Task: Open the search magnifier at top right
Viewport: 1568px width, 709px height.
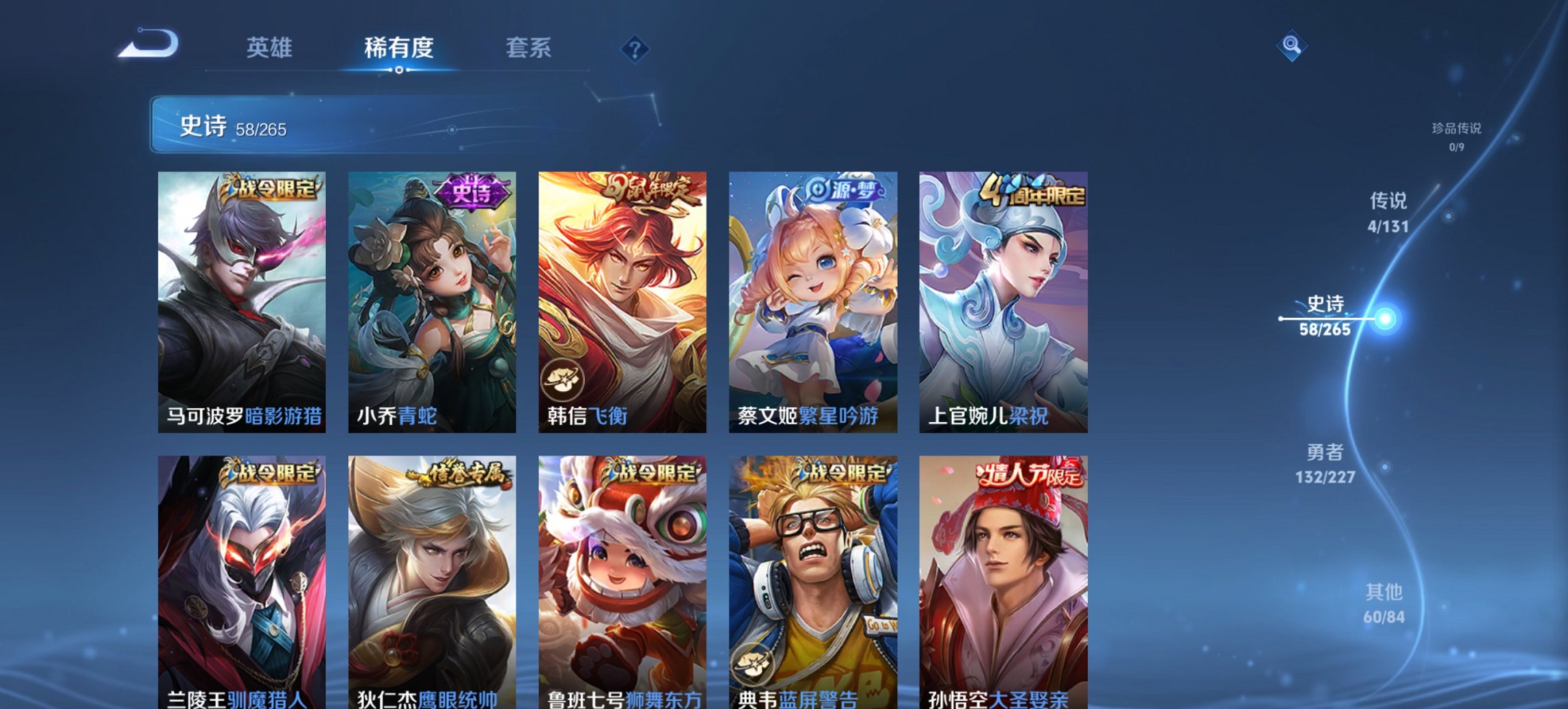Action: pyautogui.click(x=1290, y=47)
